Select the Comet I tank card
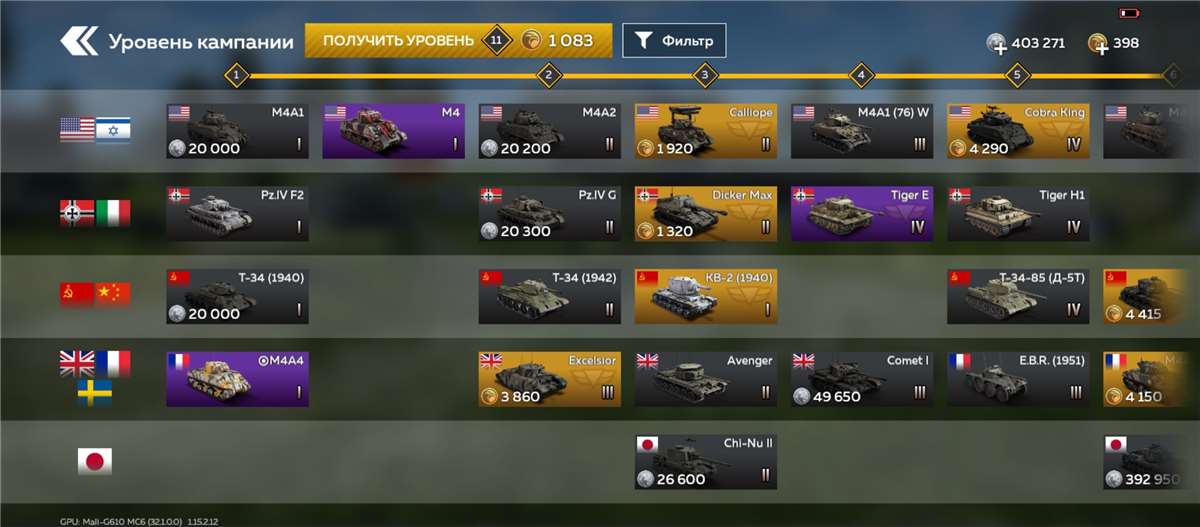1200x527 pixels. 861,379
